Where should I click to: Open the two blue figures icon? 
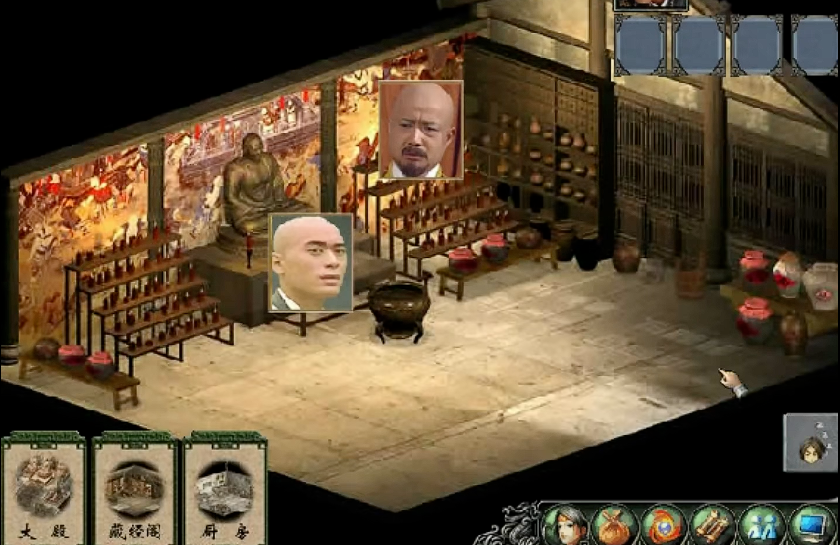coord(762,525)
